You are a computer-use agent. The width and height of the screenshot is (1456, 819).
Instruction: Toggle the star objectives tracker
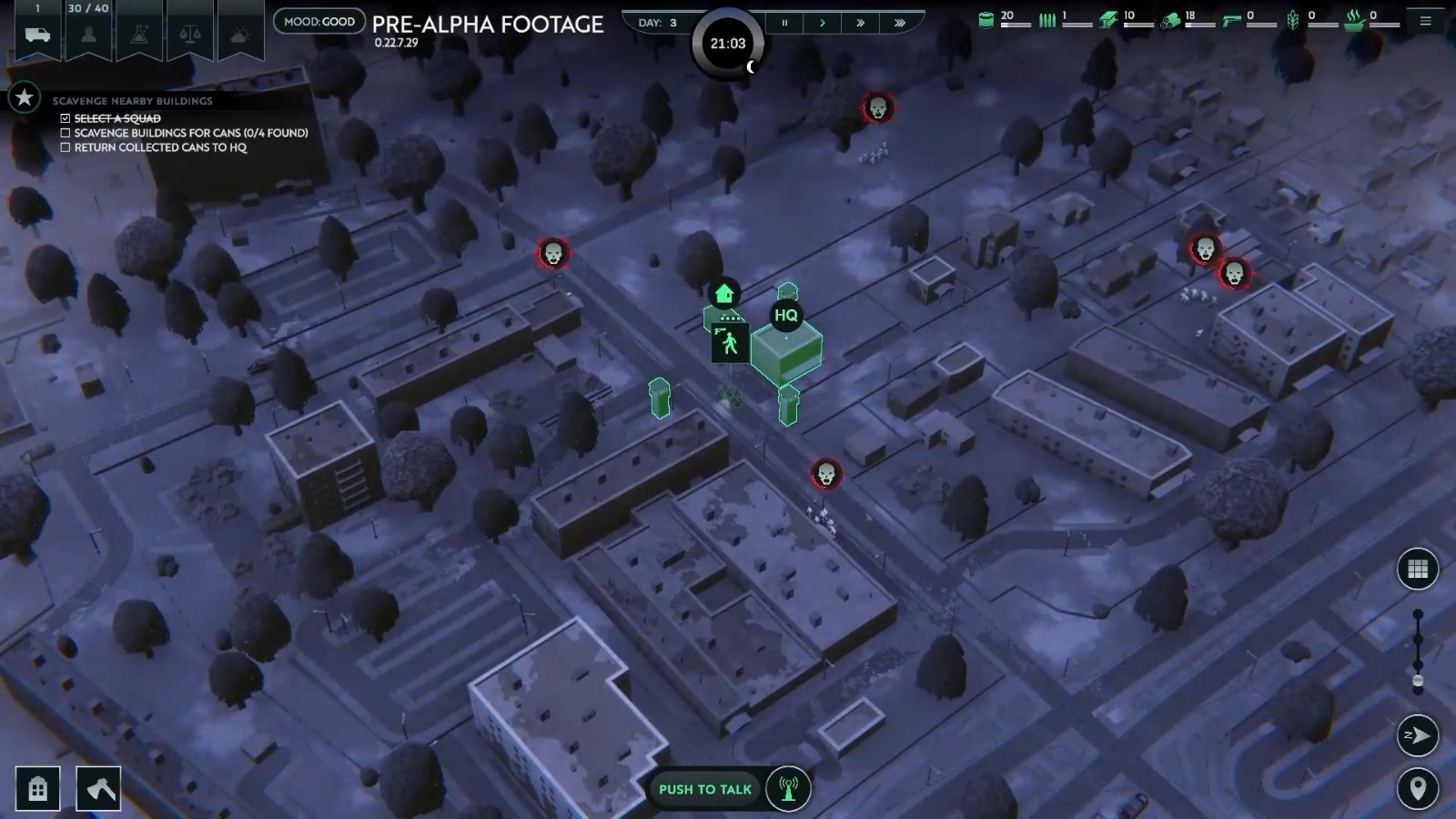pyautogui.click(x=25, y=97)
